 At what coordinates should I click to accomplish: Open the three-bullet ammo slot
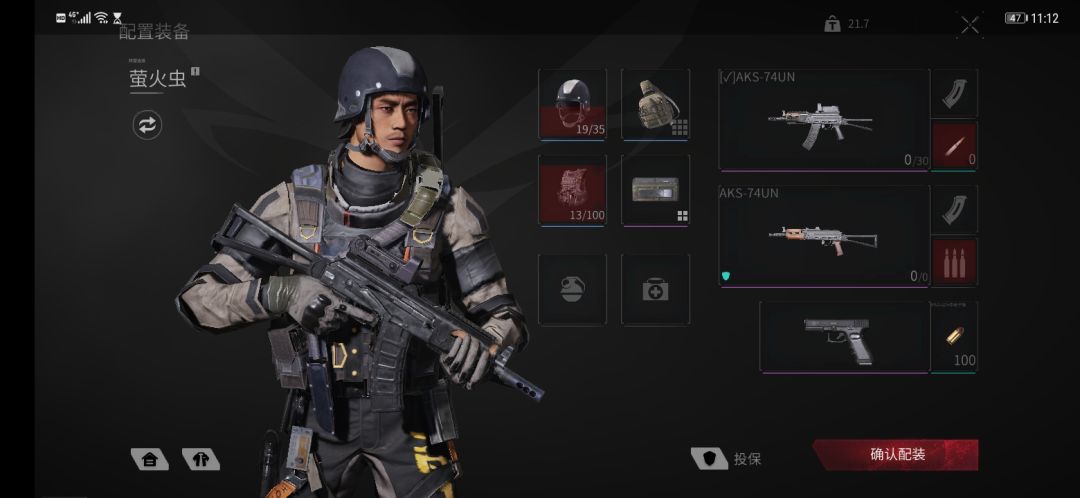[954, 261]
